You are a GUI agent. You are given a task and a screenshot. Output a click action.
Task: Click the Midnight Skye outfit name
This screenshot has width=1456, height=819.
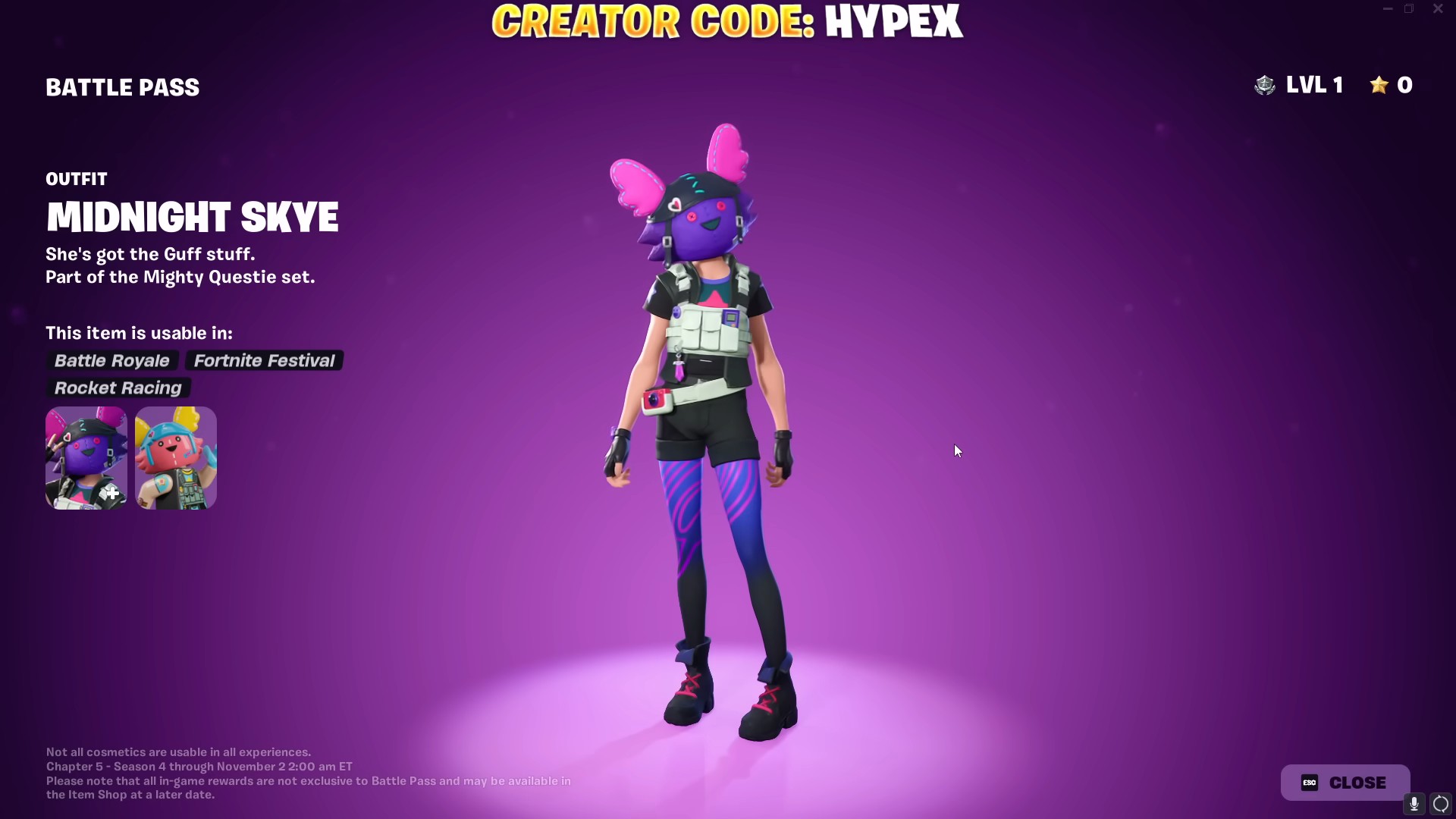tap(192, 218)
